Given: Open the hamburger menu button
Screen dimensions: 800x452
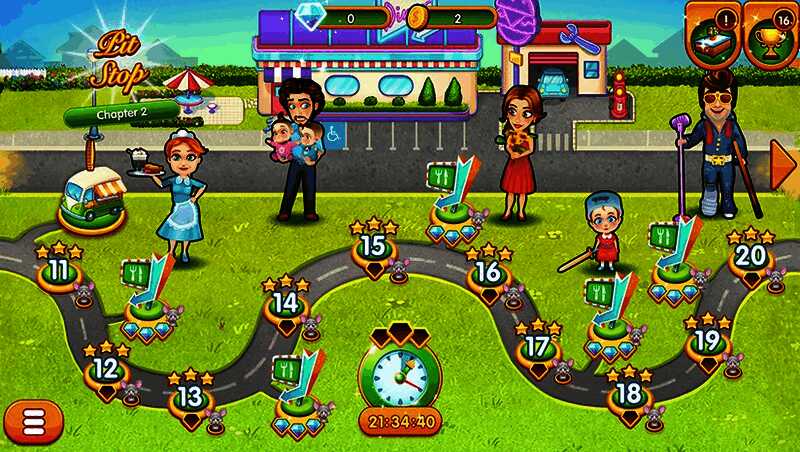Looking at the screenshot, I should tap(33, 422).
